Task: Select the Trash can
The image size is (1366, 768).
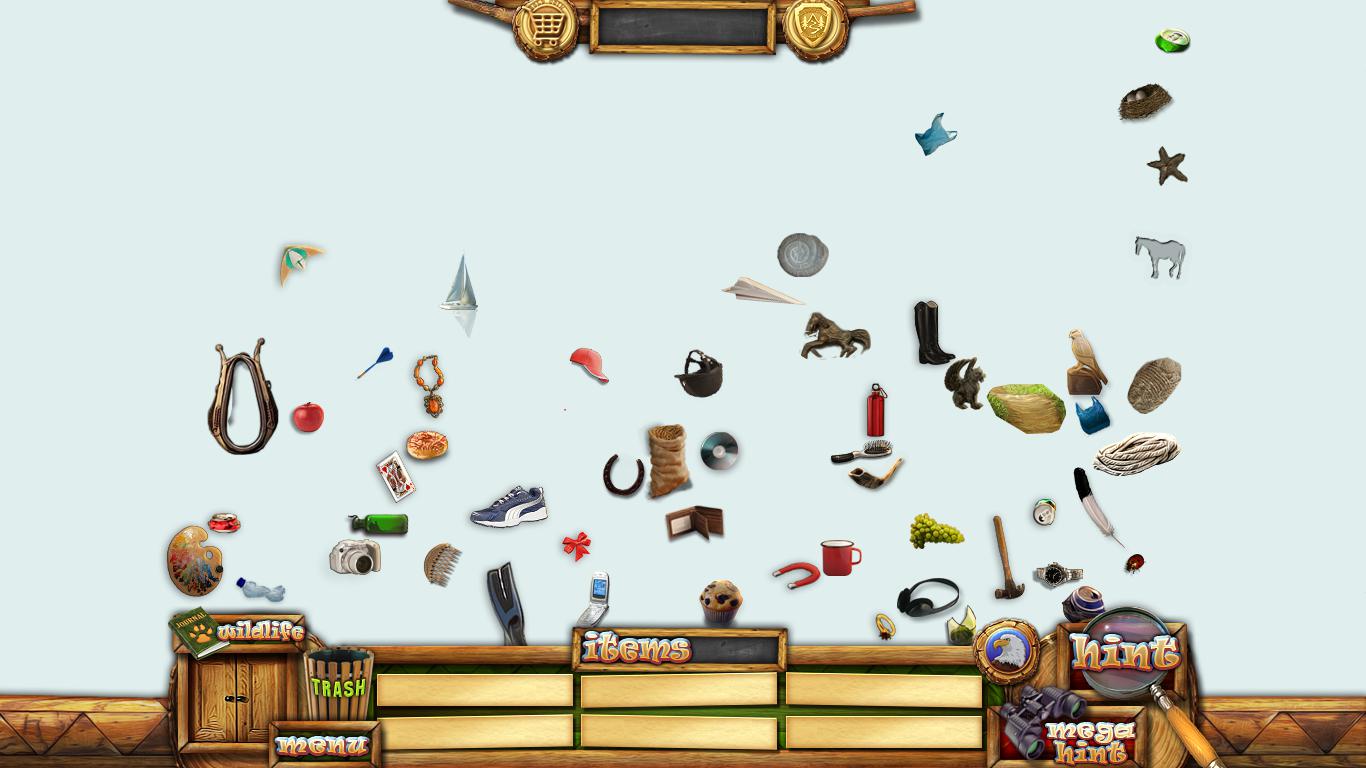Action: click(338, 685)
